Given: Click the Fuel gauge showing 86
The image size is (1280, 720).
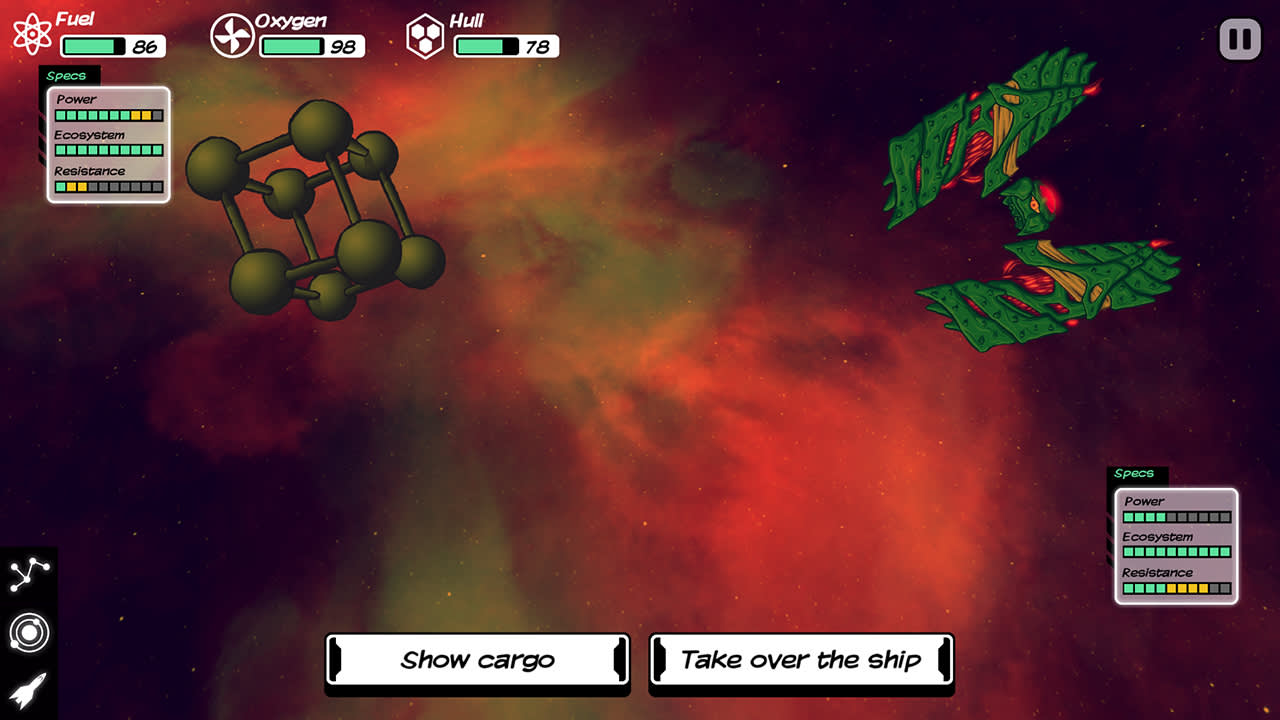Looking at the screenshot, I should [x=110, y=44].
